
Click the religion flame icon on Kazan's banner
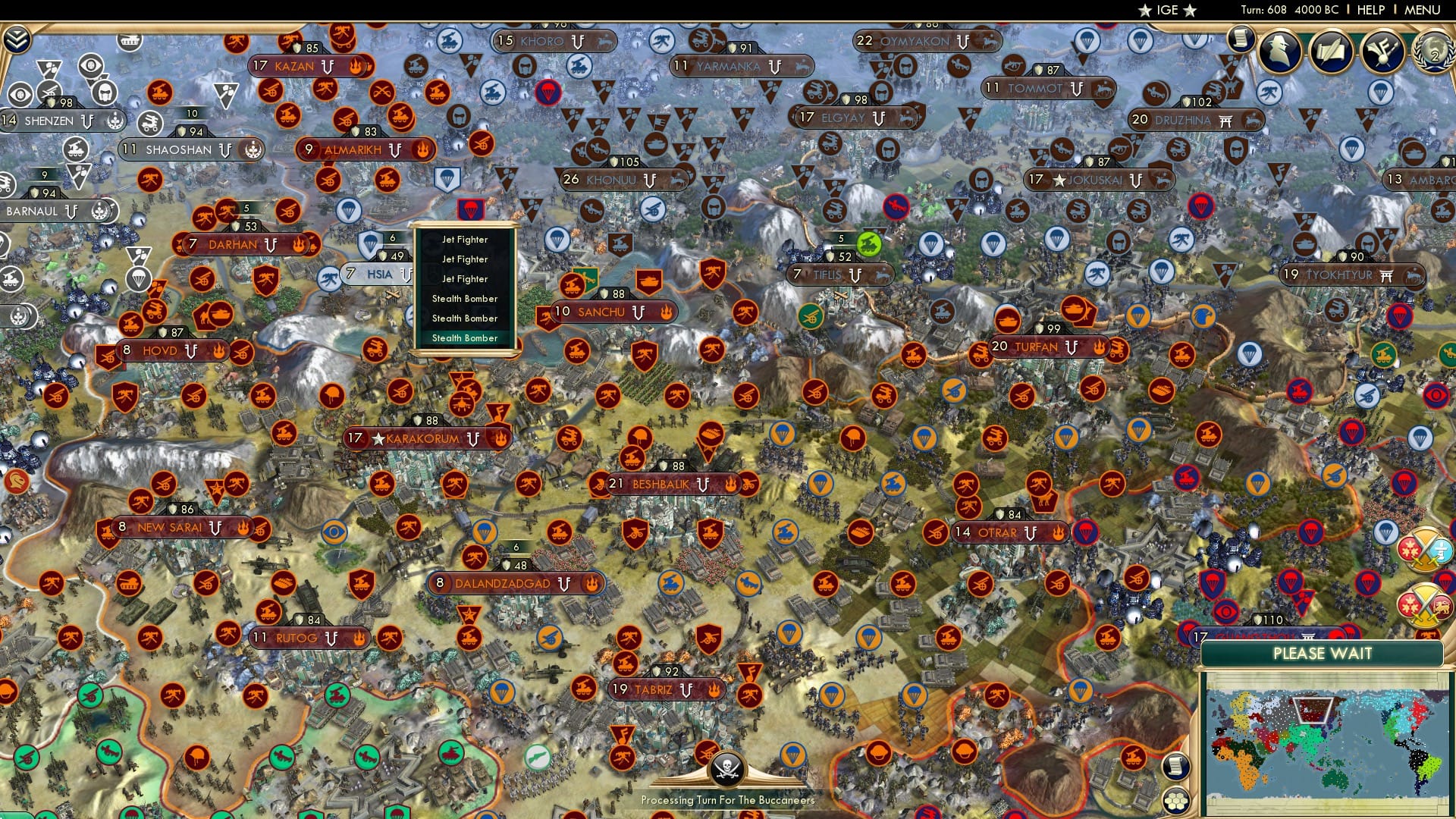pyautogui.click(x=356, y=67)
